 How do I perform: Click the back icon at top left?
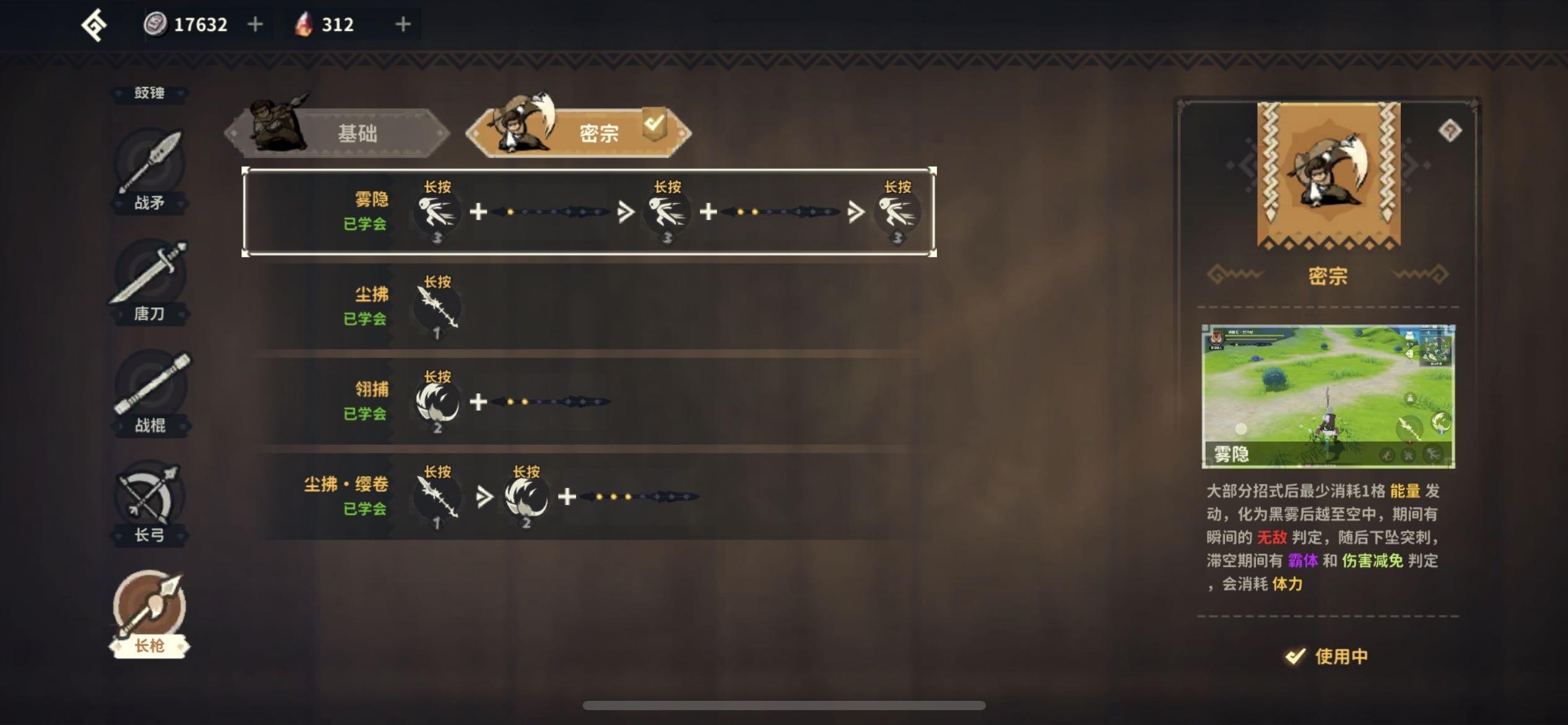click(x=94, y=24)
